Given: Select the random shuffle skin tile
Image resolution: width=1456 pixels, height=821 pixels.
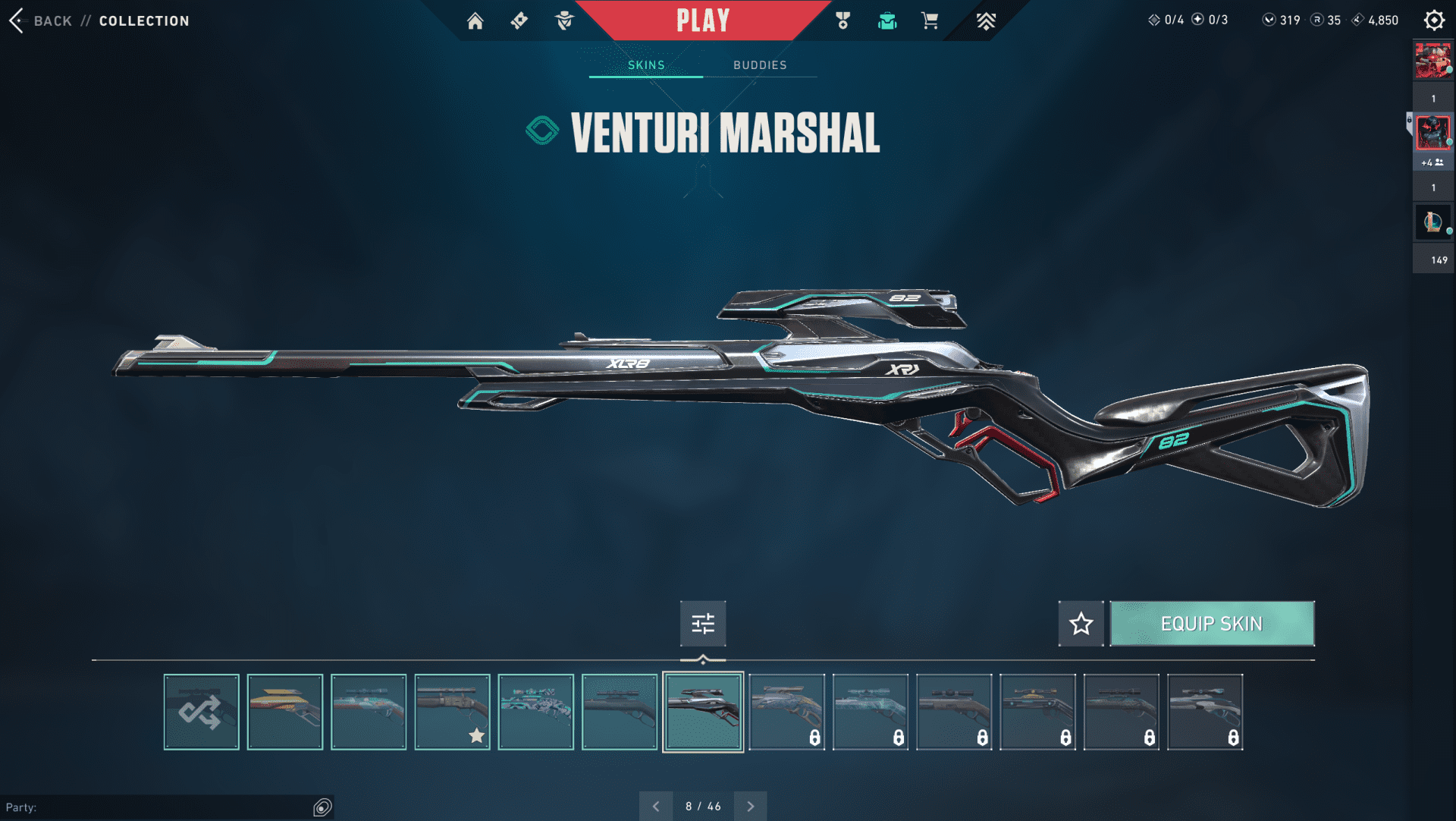Looking at the screenshot, I should click(x=201, y=712).
